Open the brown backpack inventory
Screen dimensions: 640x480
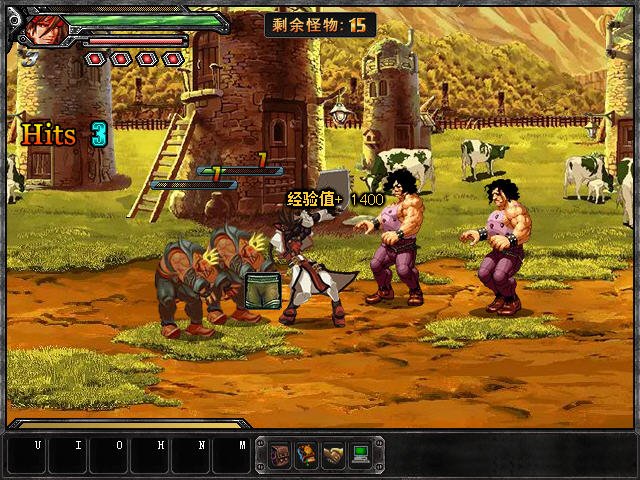click(279, 454)
